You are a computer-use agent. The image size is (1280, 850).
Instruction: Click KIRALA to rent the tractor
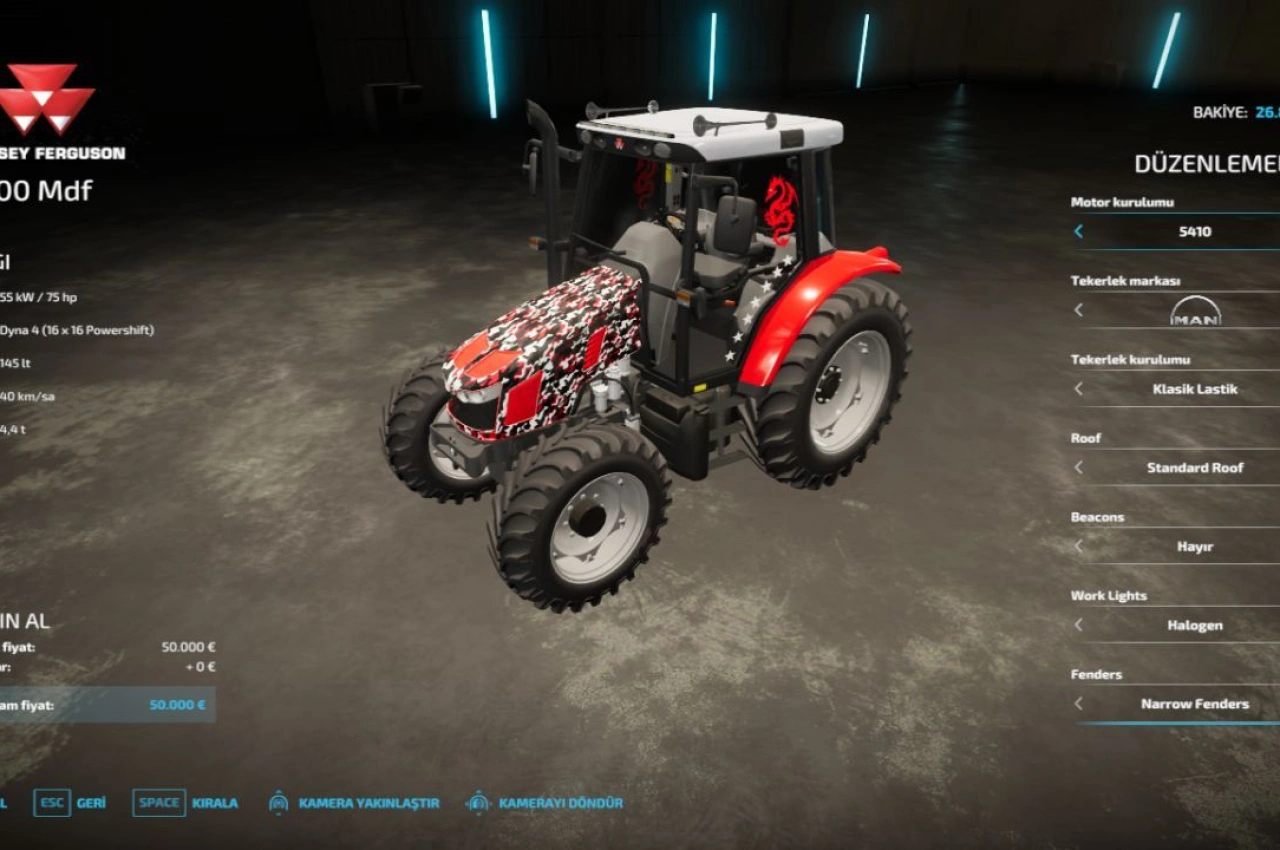point(213,802)
